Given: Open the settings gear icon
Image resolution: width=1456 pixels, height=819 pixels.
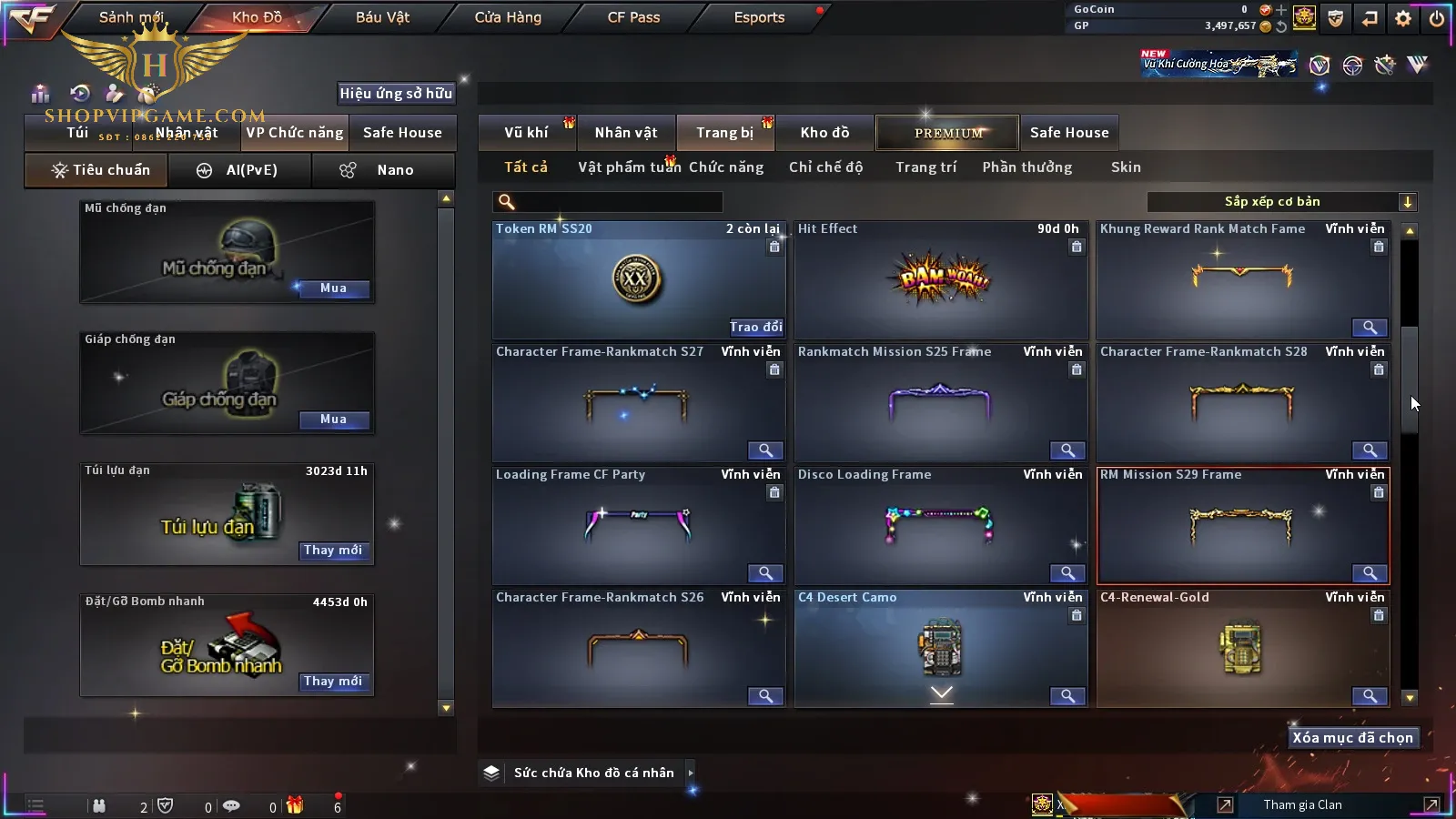Looking at the screenshot, I should 1403,18.
